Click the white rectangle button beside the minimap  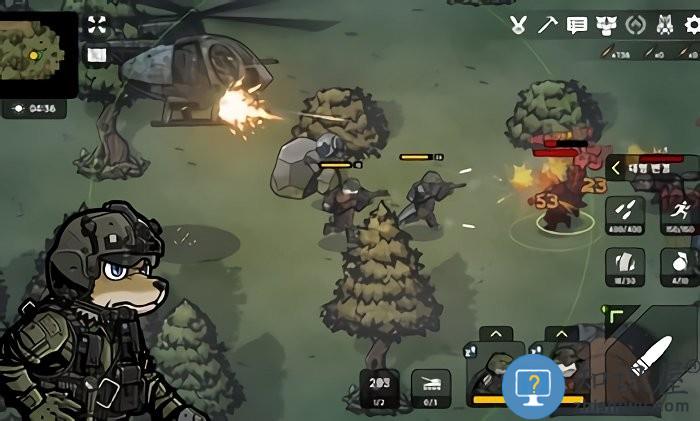[96, 55]
